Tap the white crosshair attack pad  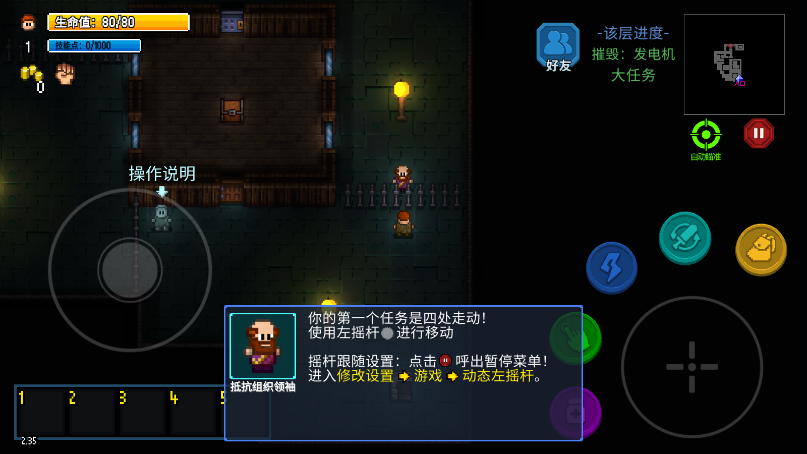tap(692, 366)
